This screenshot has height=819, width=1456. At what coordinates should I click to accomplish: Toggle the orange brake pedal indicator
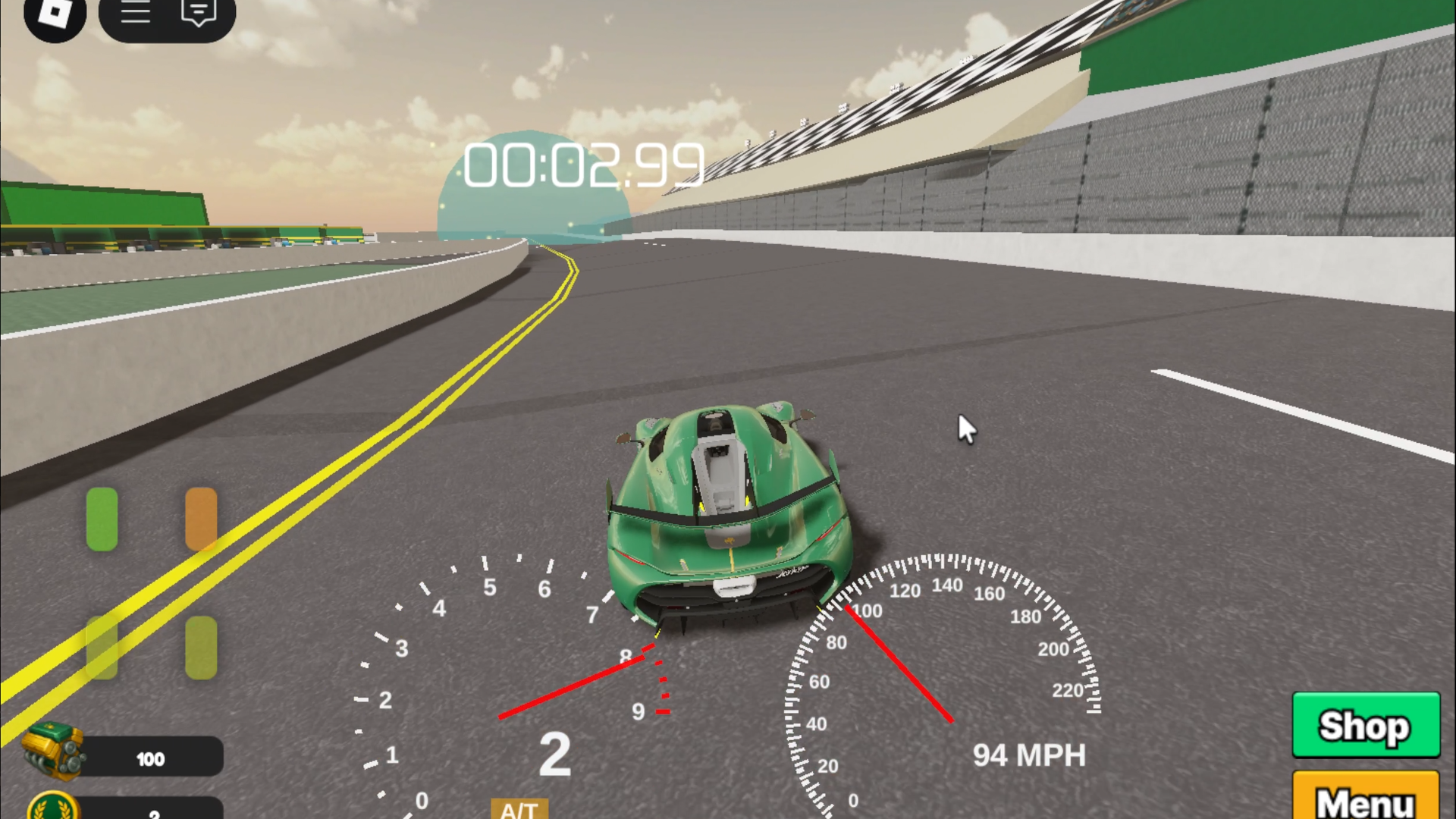pyautogui.click(x=199, y=519)
